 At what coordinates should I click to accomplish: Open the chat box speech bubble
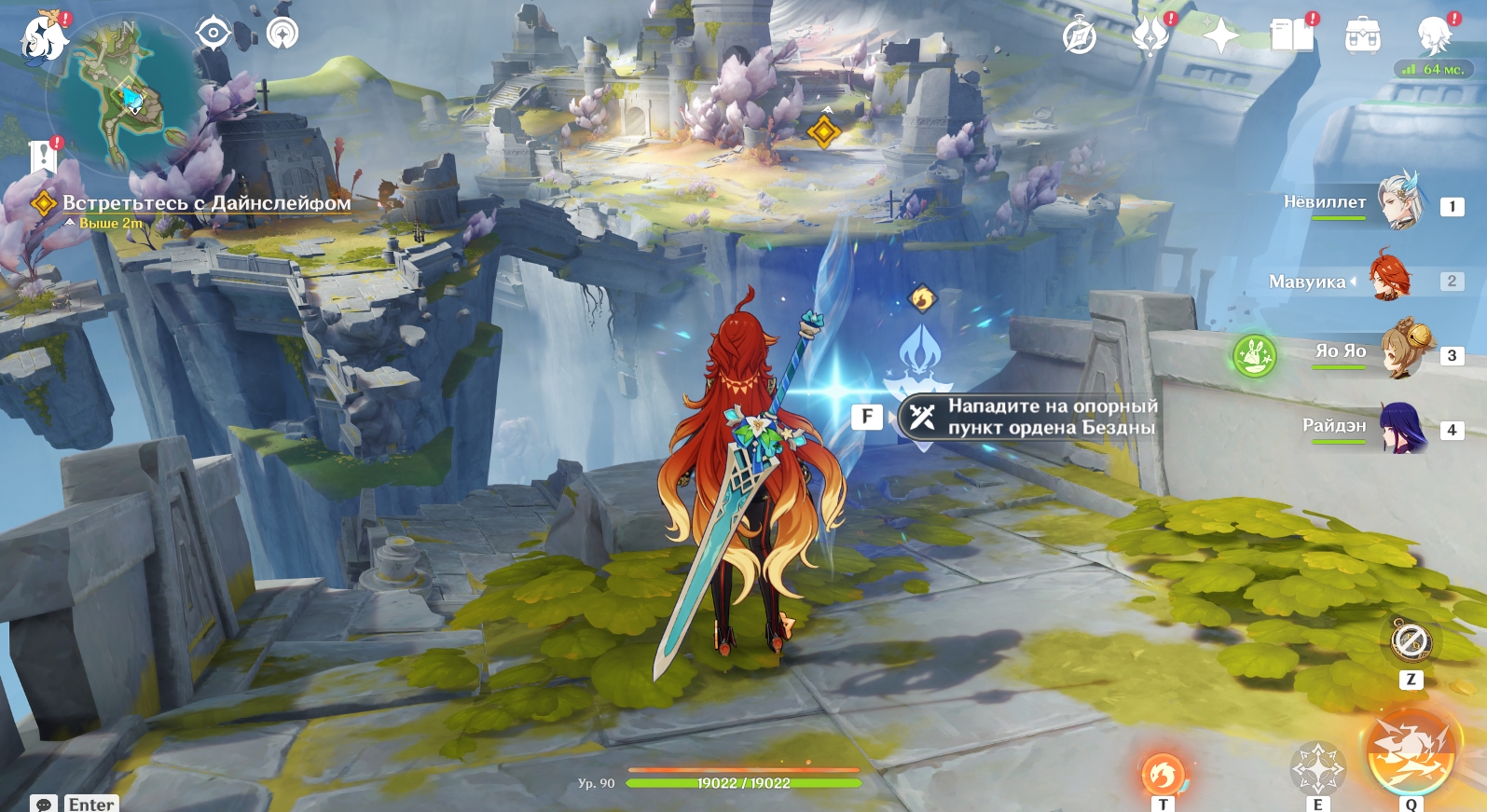(43, 804)
